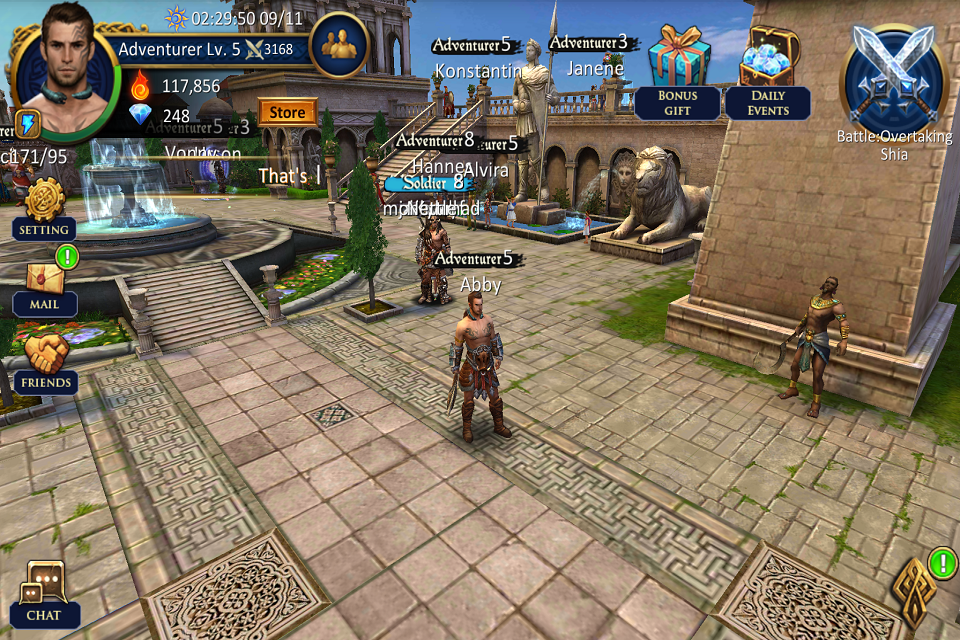Click the round guild members icon
Viewport: 960px width, 640px height.
340,45
